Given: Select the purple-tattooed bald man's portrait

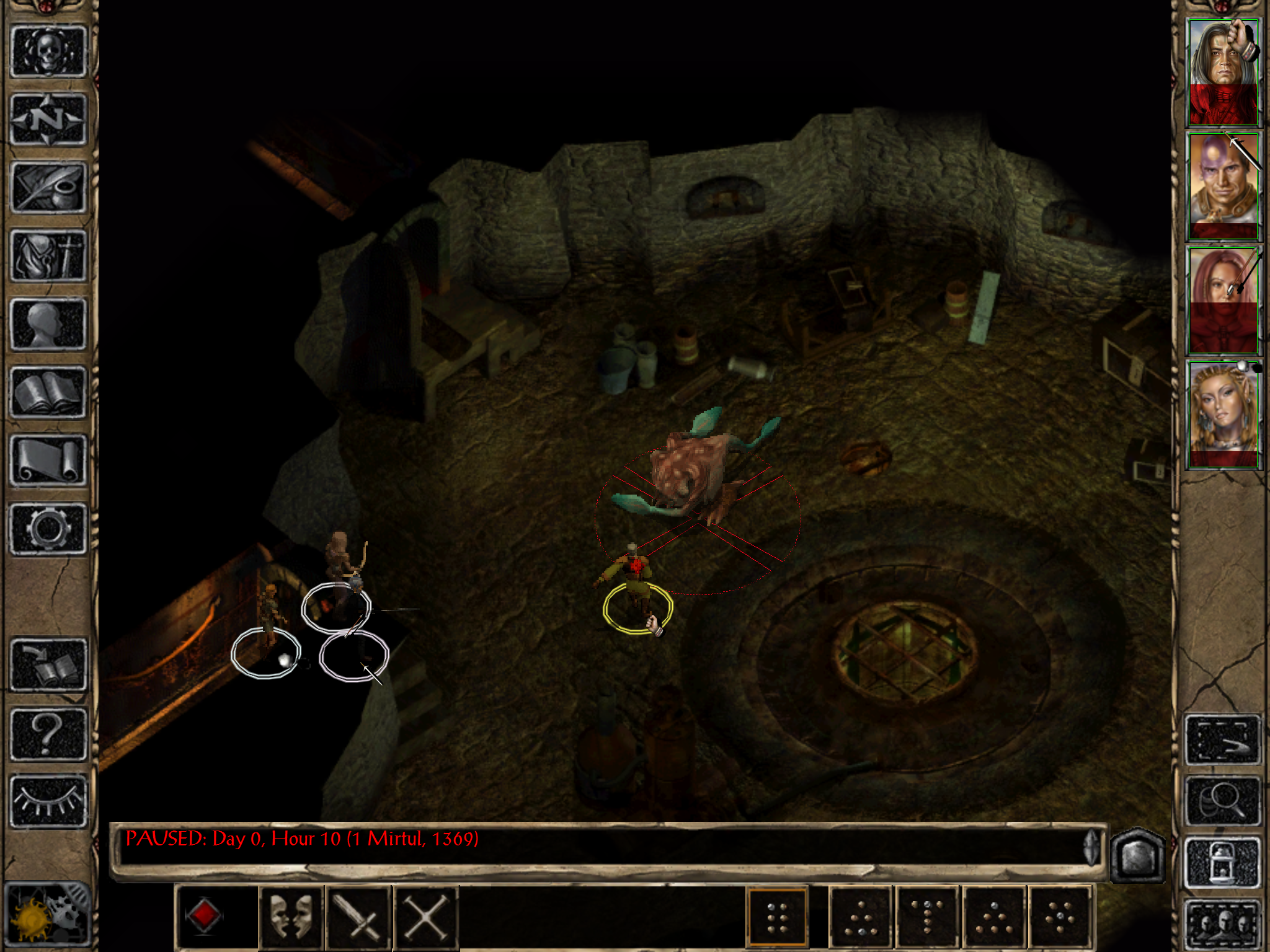Looking at the screenshot, I should point(1223,185).
